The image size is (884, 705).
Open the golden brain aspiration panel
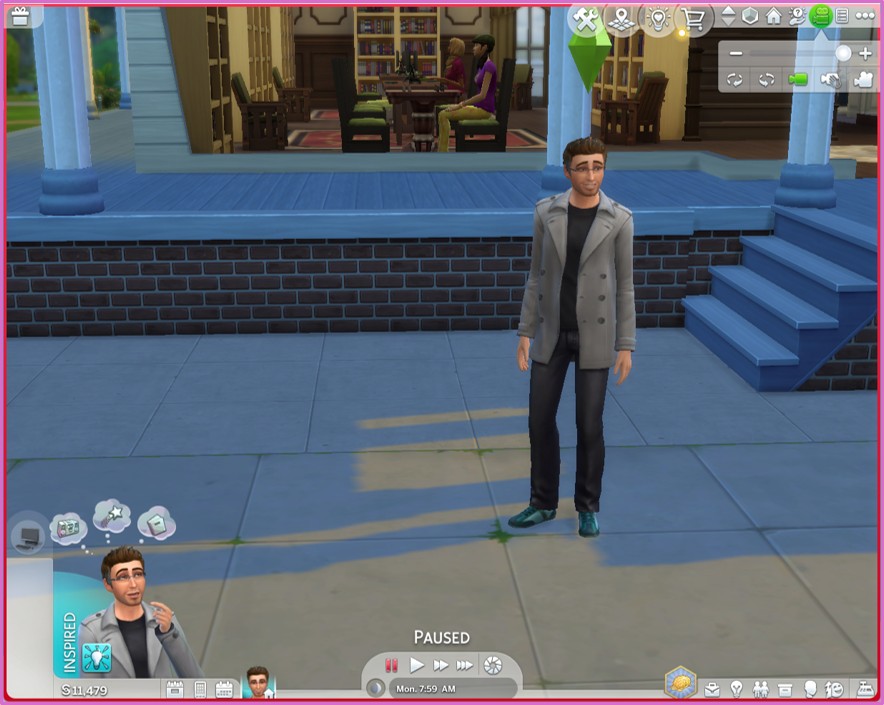click(680, 683)
